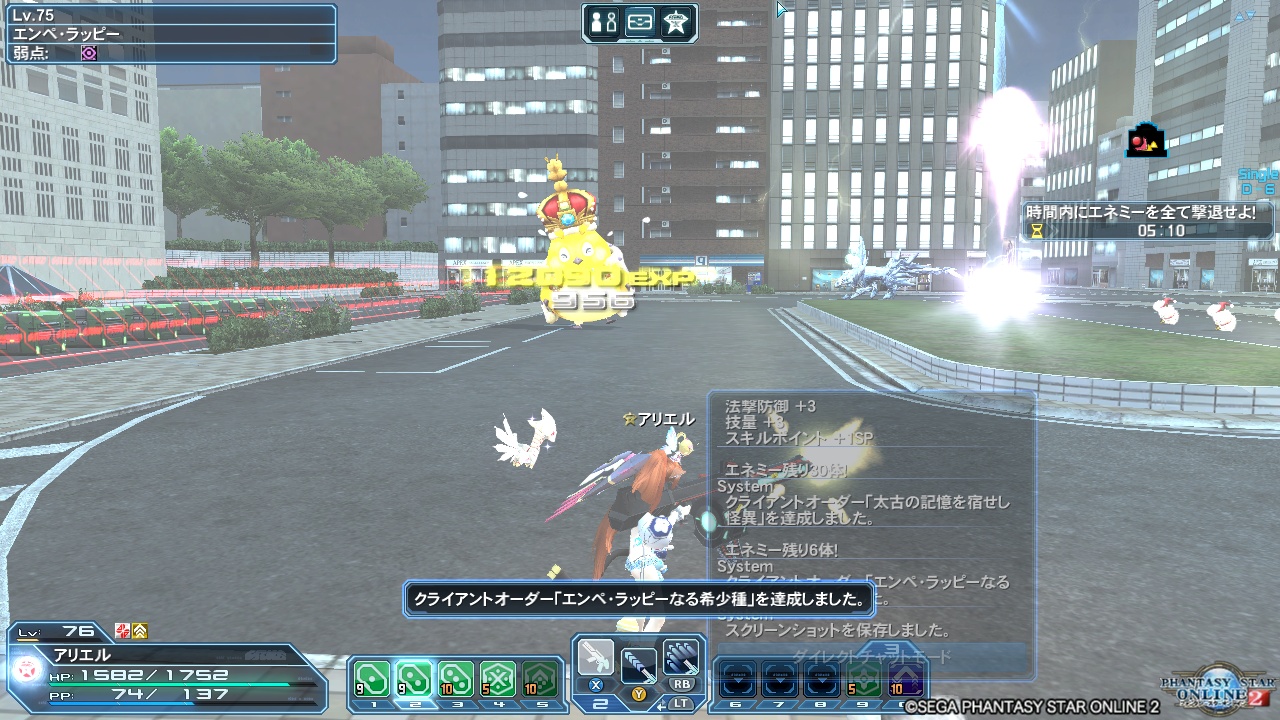Expand the dropdown arrow on shortcut slot 6
1280x720 pixels.
click(738, 678)
